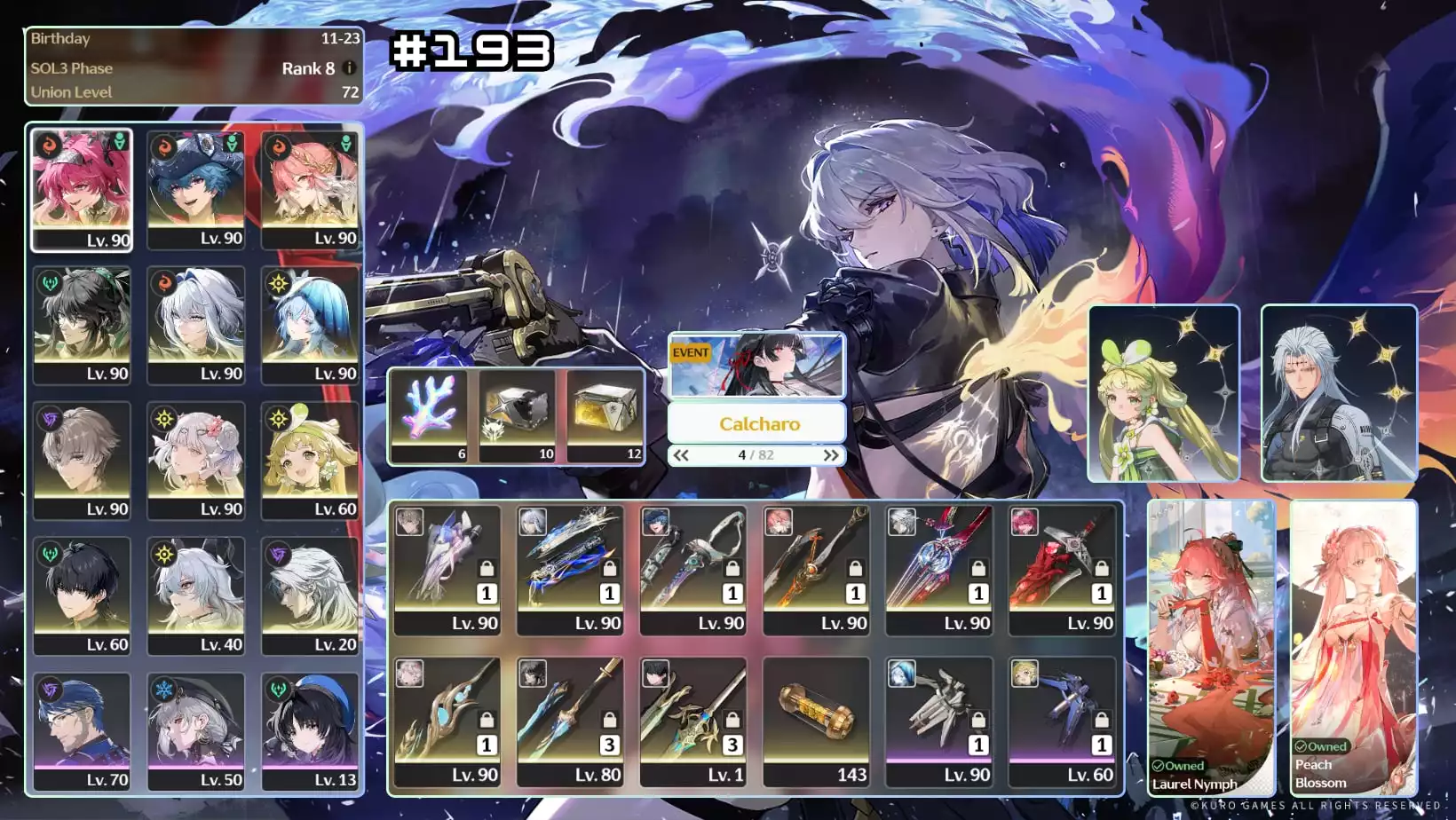The height and width of the screenshot is (820, 1456).
Task: Choose the Lv. 60 weapon slot
Action: (x=1063, y=721)
